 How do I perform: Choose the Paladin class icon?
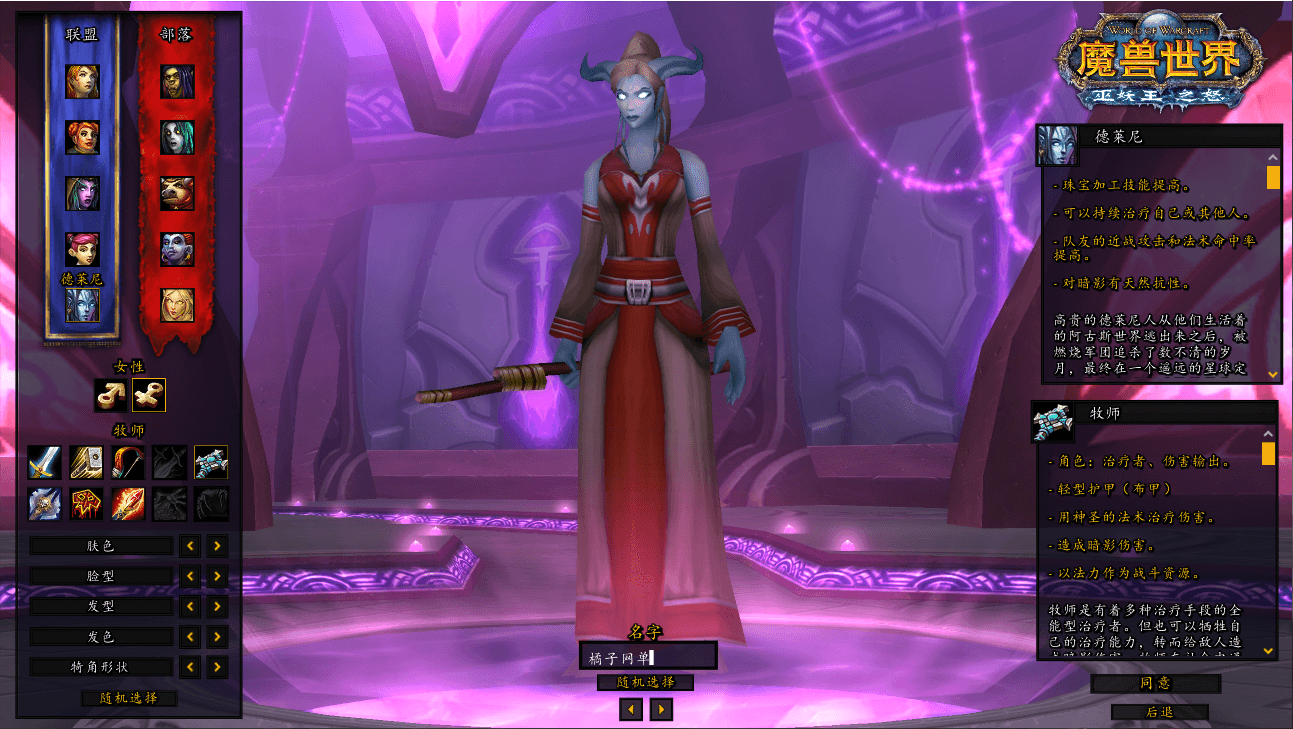86,462
